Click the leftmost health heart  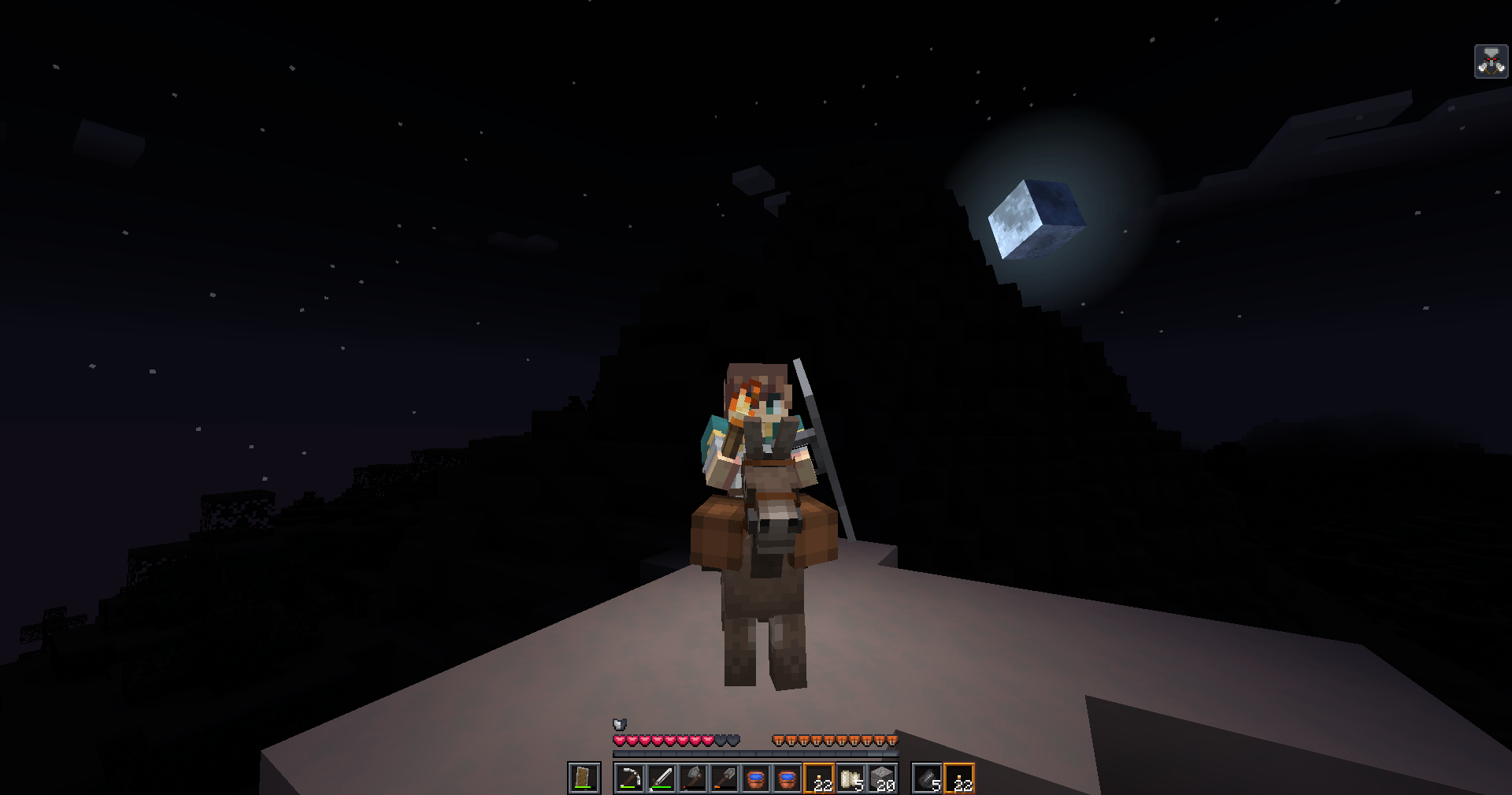tap(619, 740)
